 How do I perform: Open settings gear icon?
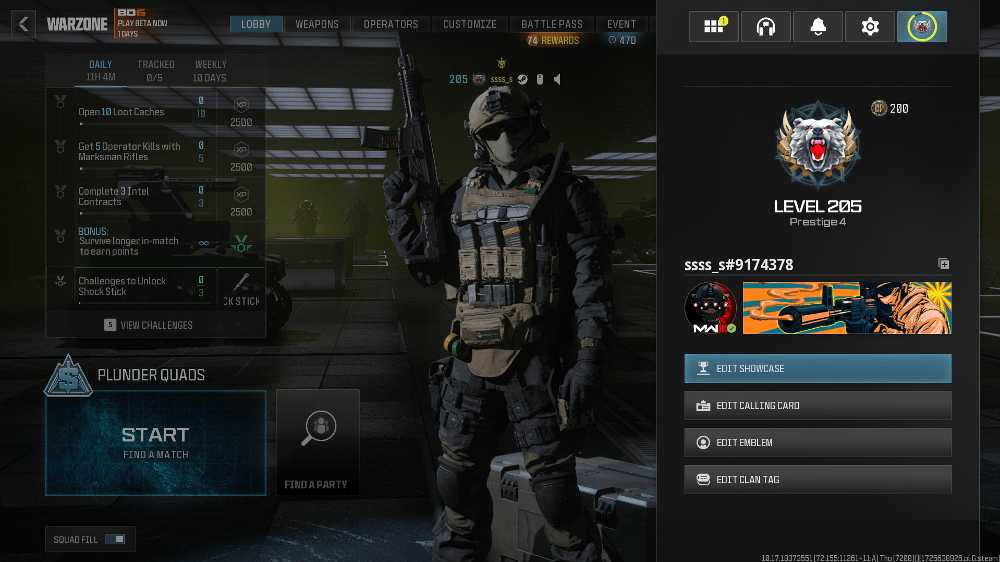pos(870,27)
